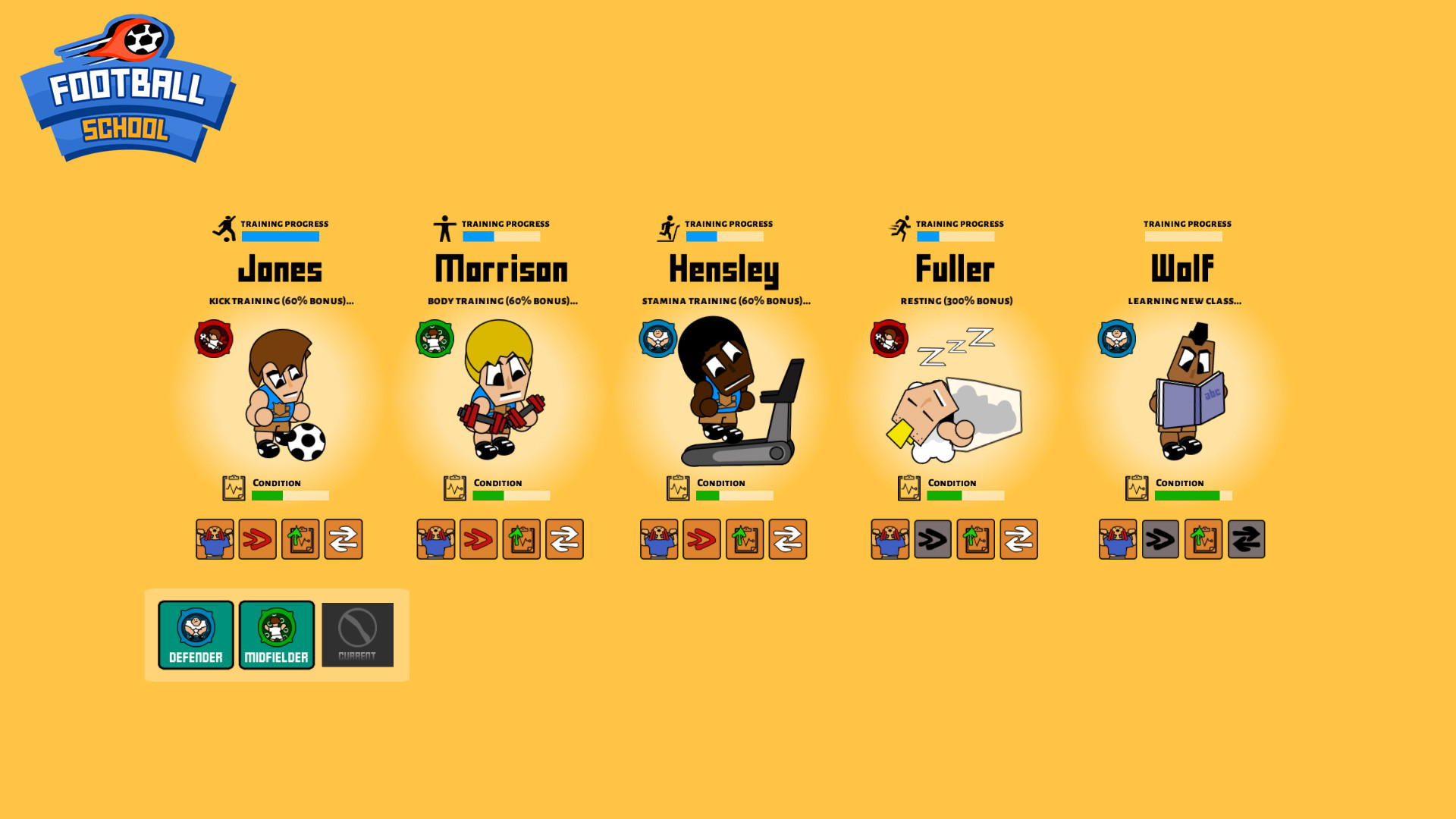This screenshot has width=1456, height=819.
Task: Choose the Midfielder class option
Action: tap(277, 635)
